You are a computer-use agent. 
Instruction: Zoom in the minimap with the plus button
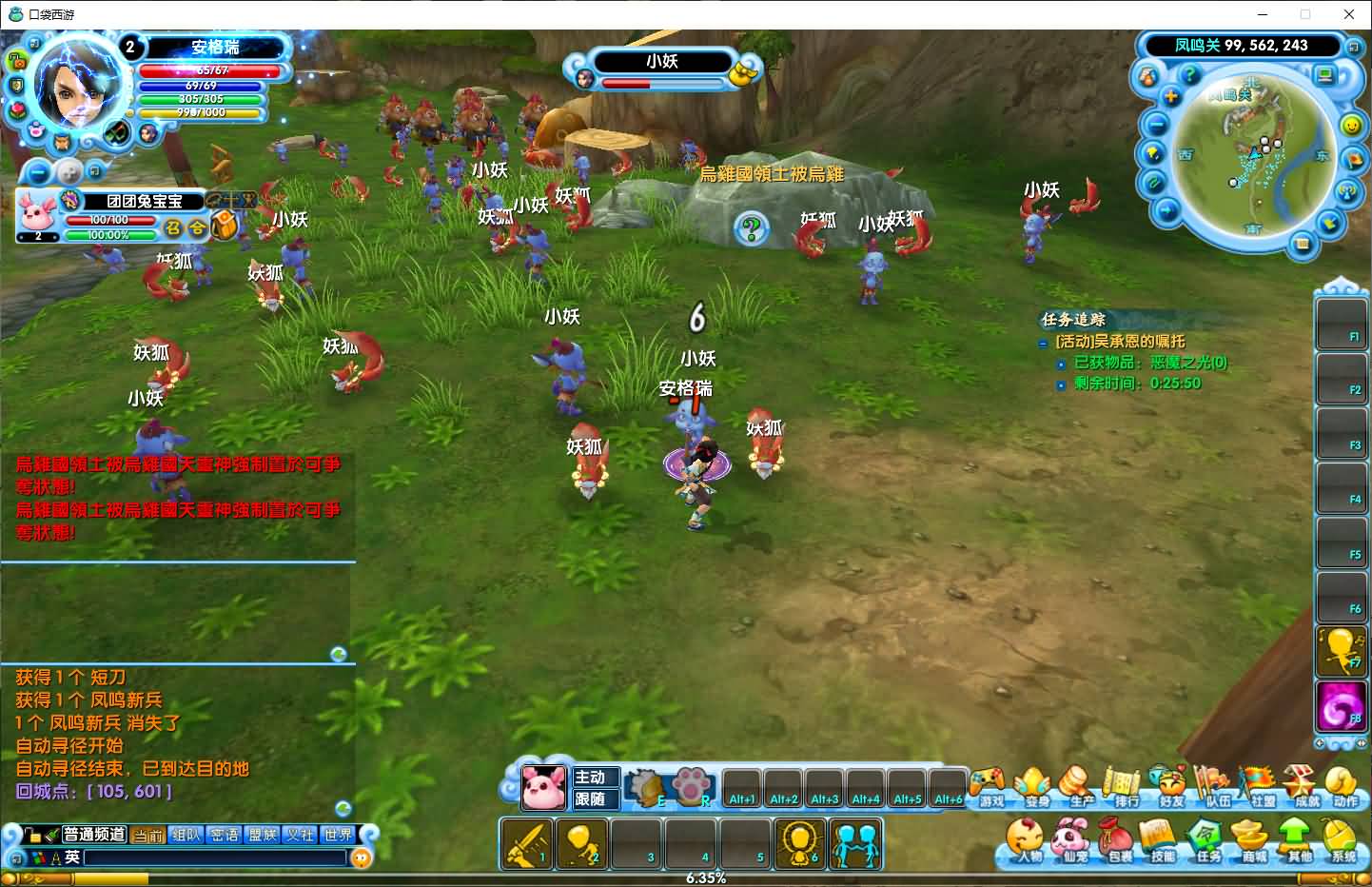[x=1170, y=97]
